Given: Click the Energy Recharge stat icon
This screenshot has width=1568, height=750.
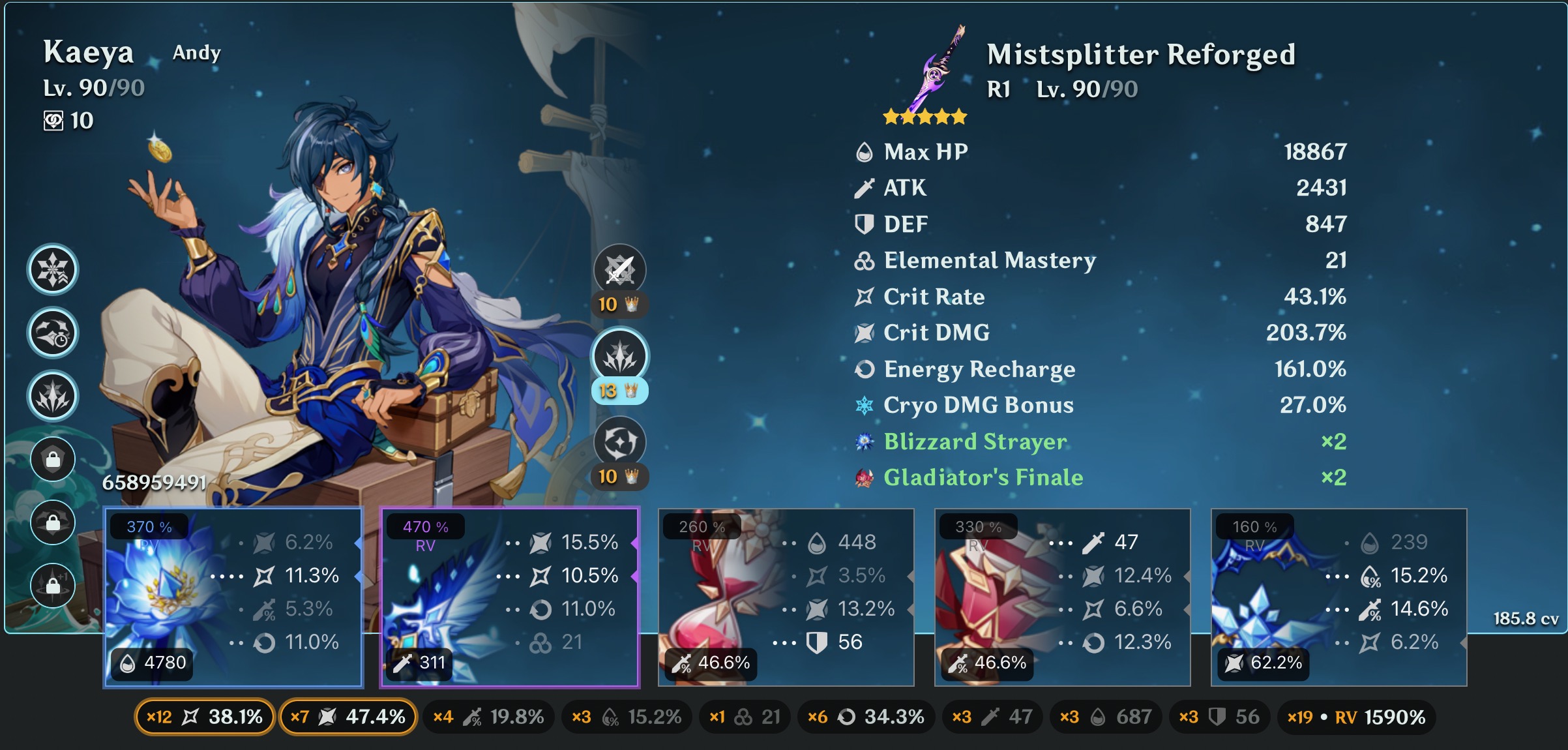Looking at the screenshot, I should tap(865, 369).
